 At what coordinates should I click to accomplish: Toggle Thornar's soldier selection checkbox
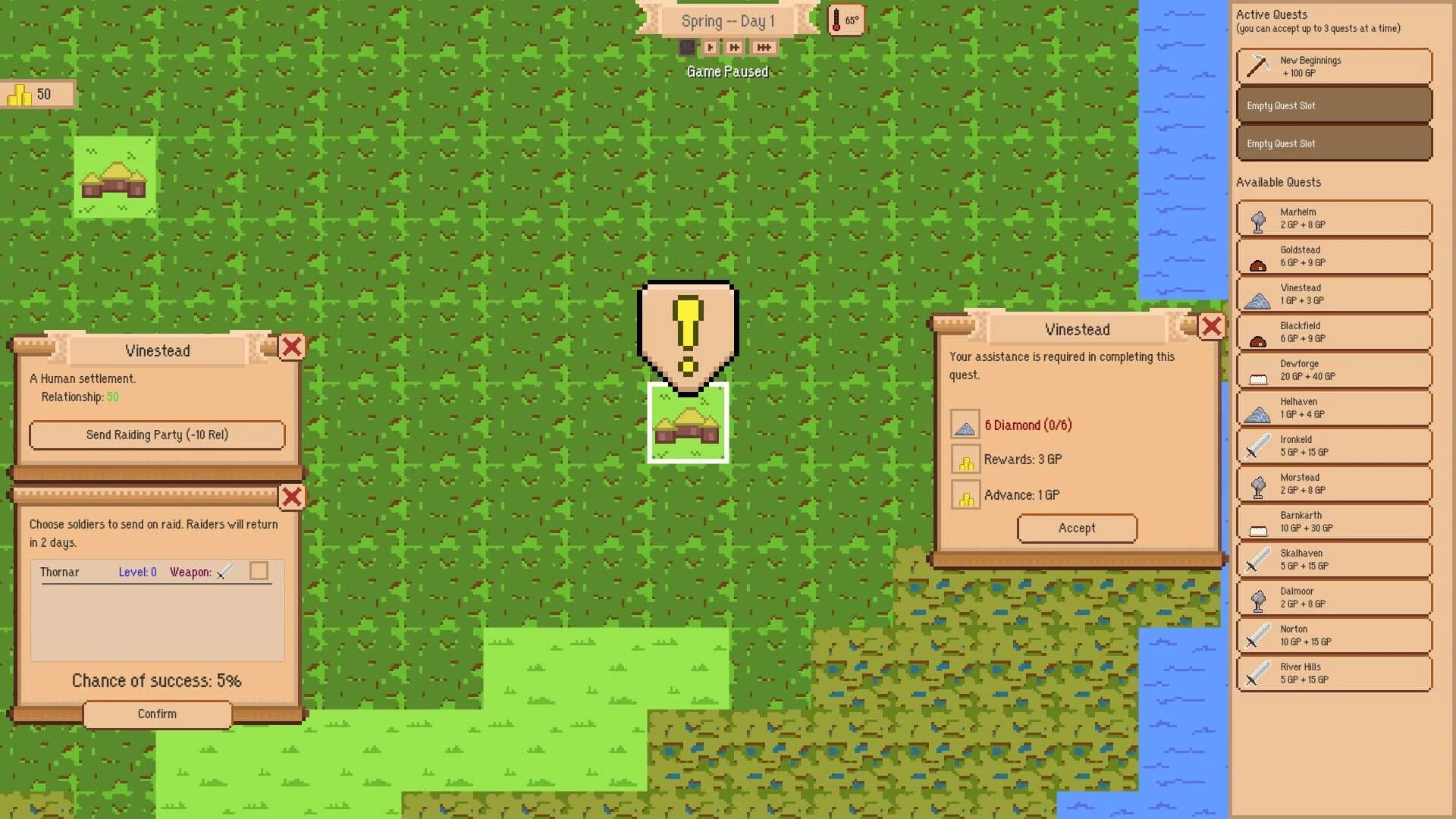coord(259,571)
